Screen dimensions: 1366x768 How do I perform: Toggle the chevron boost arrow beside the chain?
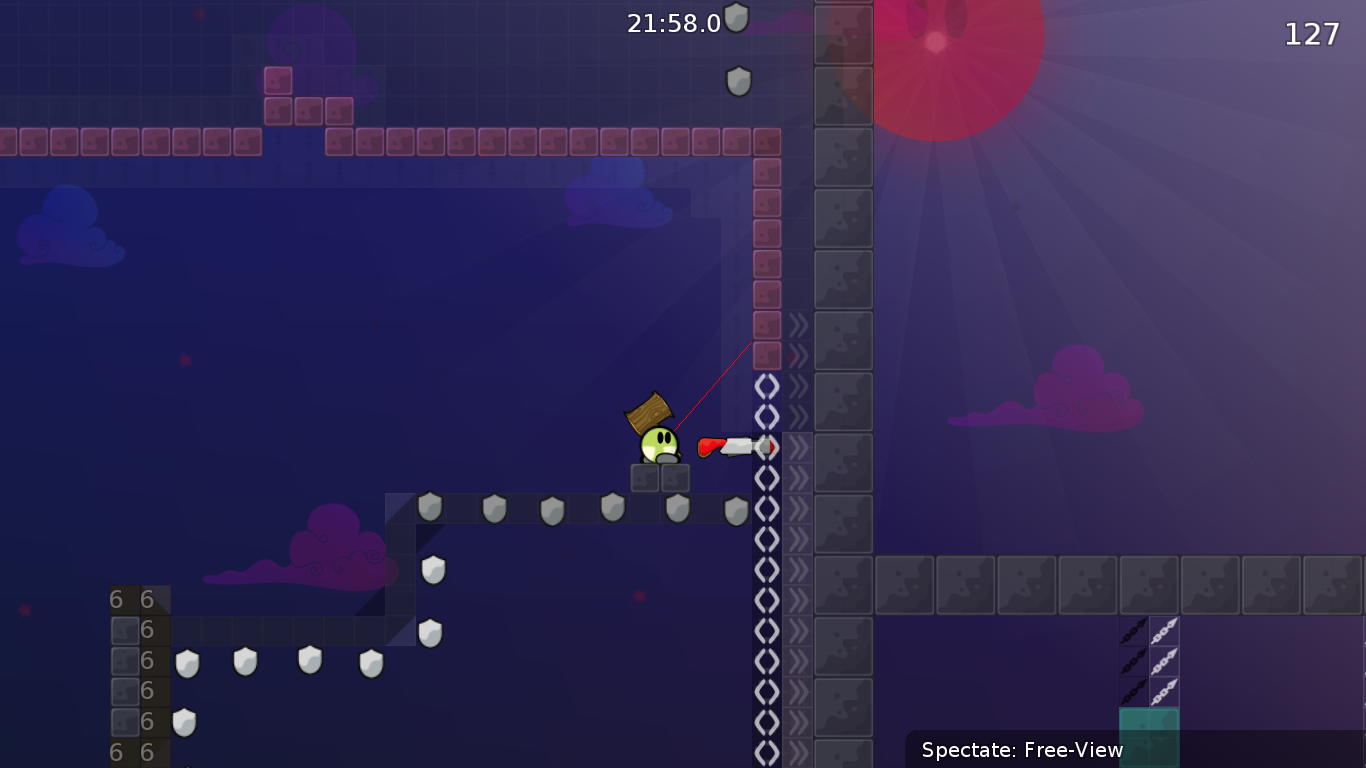[x=800, y=509]
